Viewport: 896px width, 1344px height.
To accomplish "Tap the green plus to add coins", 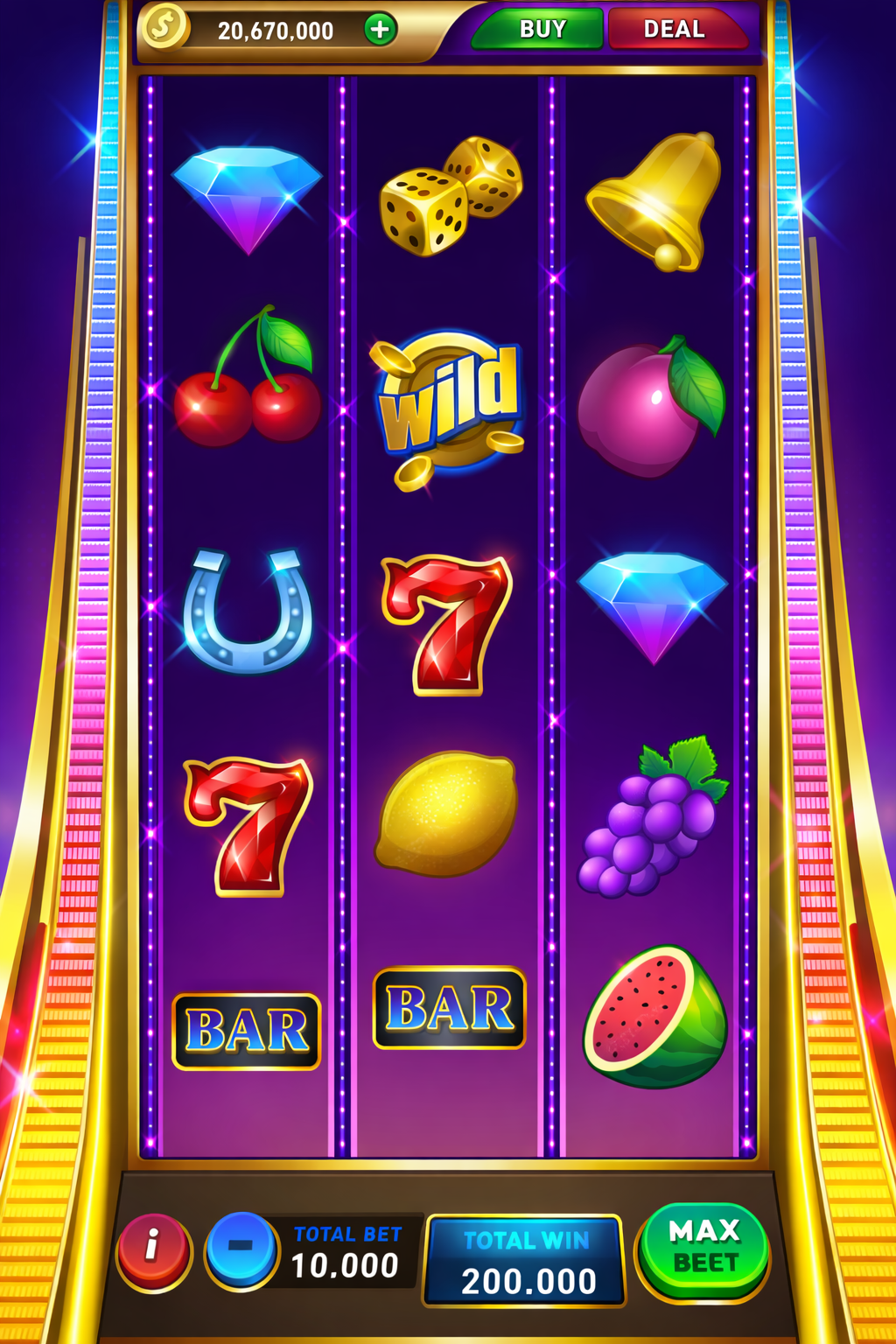I will [x=380, y=30].
